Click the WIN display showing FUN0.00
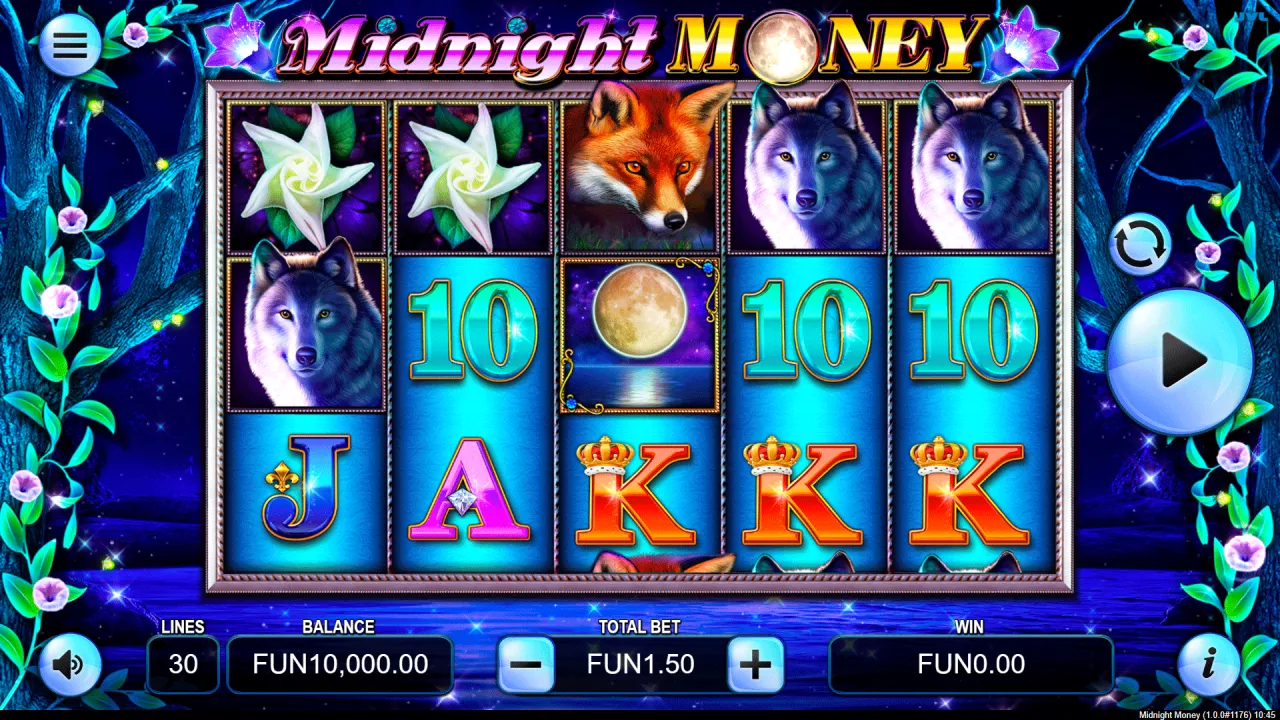The width and height of the screenshot is (1280, 720). pyautogui.click(x=971, y=664)
